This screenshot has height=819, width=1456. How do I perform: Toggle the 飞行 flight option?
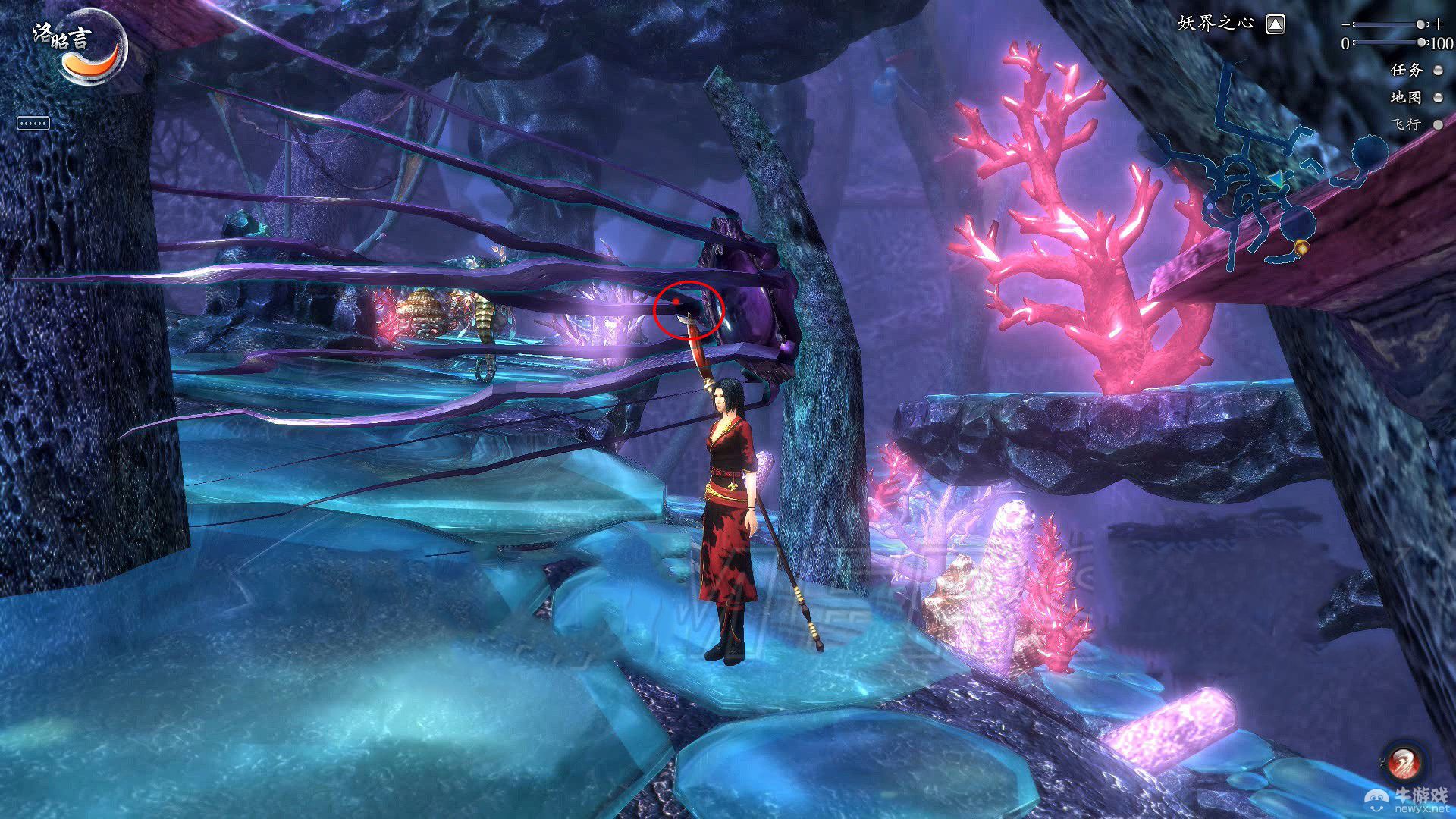pos(1438,125)
